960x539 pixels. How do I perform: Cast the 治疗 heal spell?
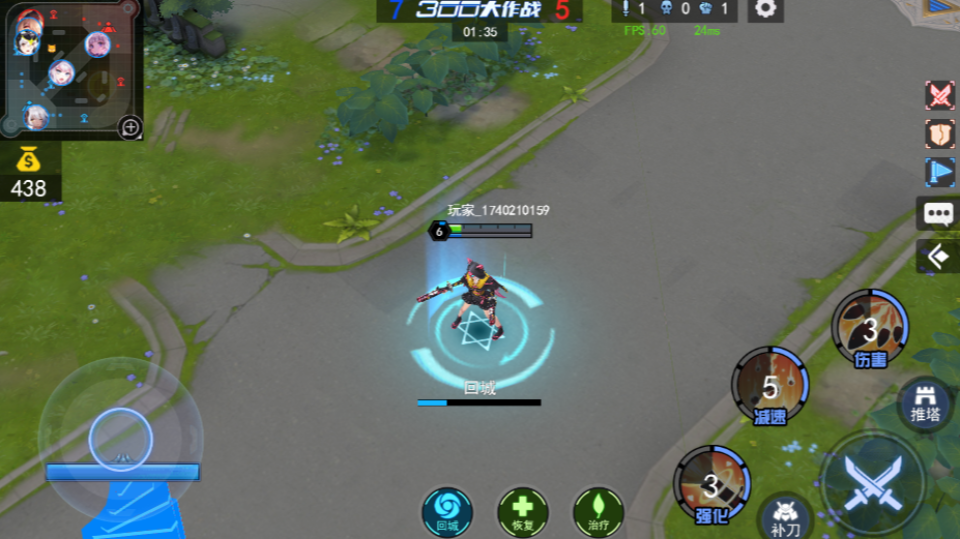(598, 511)
